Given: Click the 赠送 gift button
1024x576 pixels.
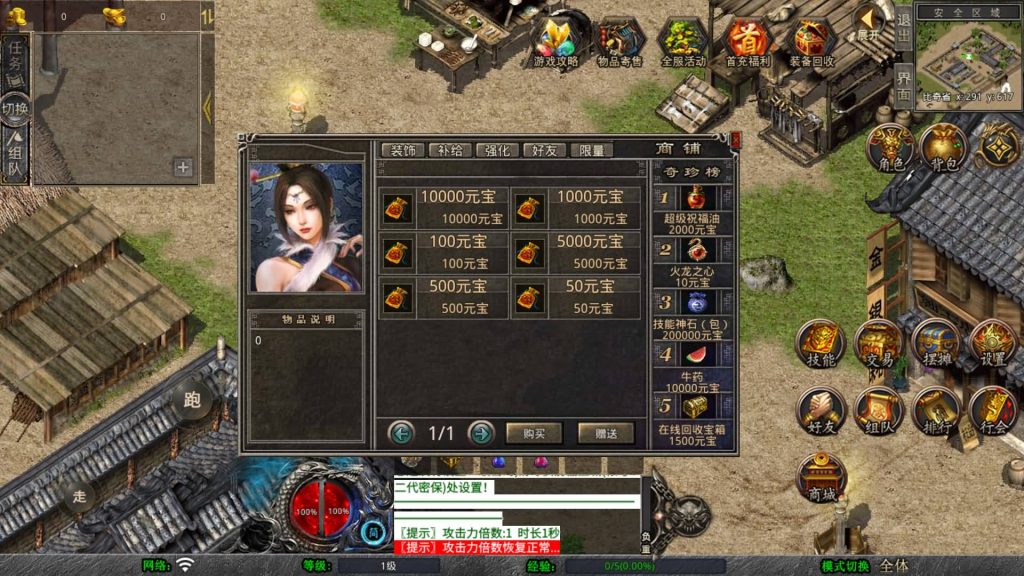Looking at the screenshot, I should click(x=606, y=433).
